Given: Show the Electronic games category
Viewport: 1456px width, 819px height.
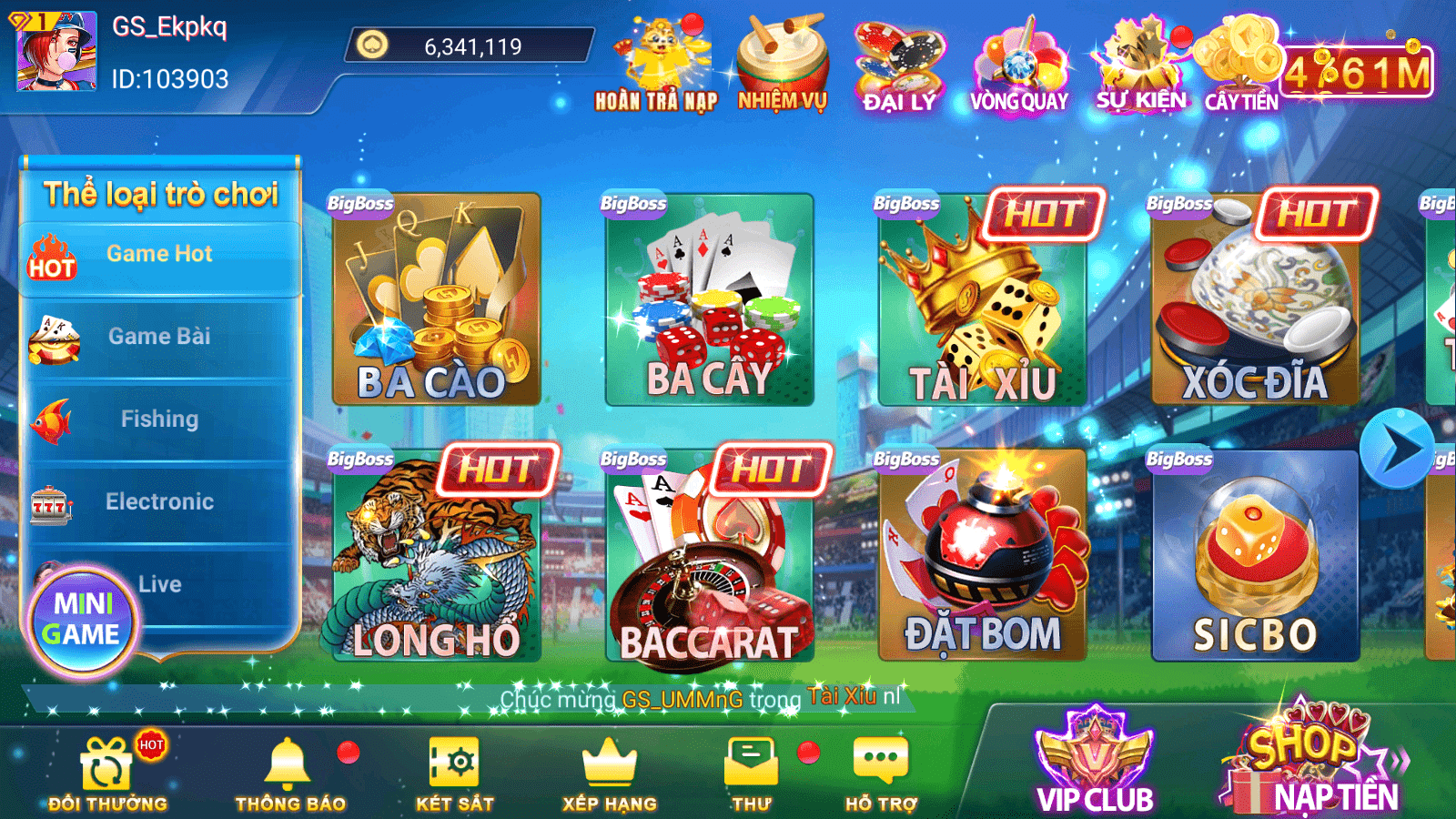Looking at the screenshot, I should pyautogui.click(x=159, y=501).
